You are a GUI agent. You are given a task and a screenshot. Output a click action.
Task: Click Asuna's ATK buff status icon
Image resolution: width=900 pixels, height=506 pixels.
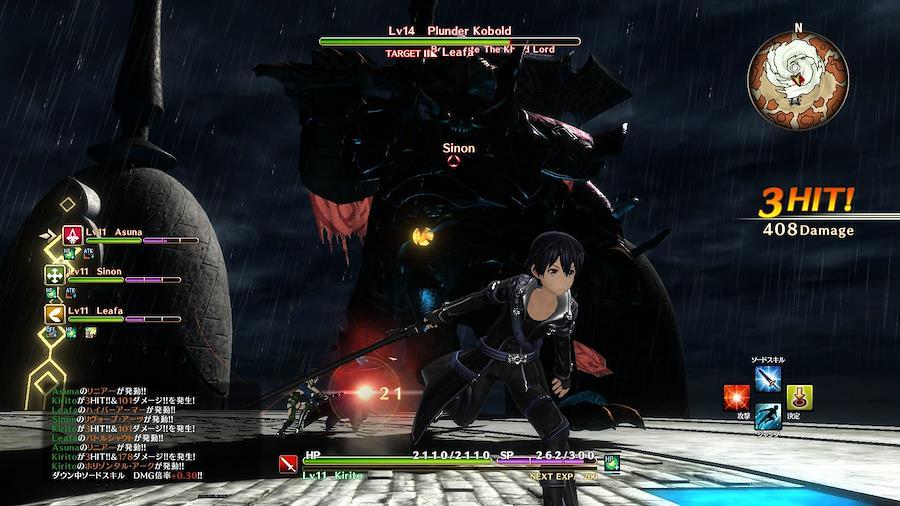coord(88,254)
